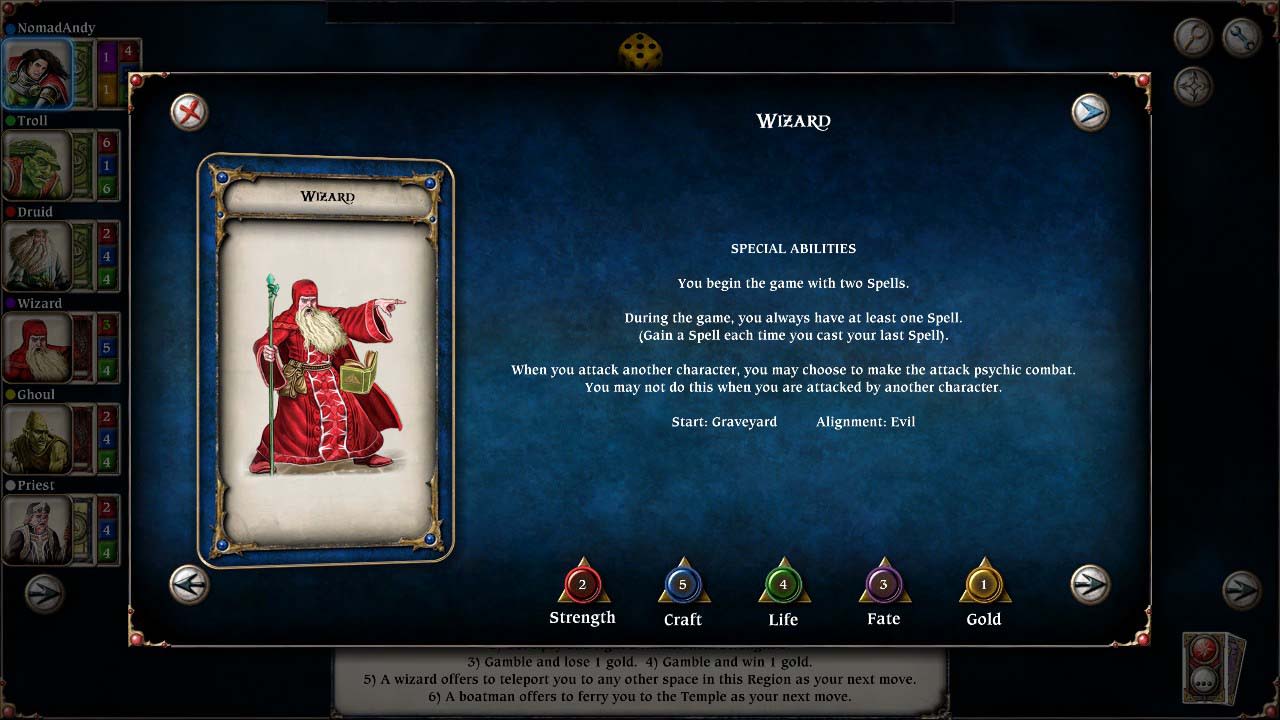Click the dice icon above the dialog
1280x720 pixels.
[640, 52]
